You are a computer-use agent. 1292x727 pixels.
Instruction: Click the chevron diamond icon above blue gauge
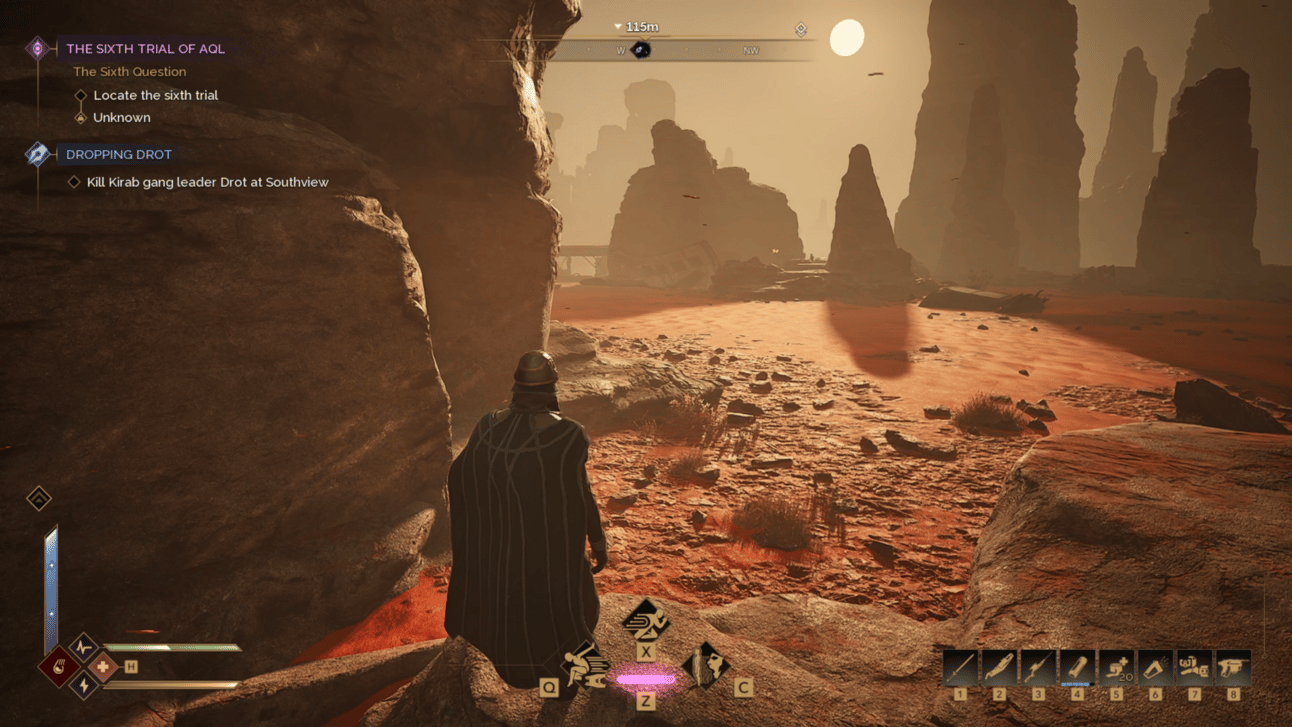tap(39, 498)
